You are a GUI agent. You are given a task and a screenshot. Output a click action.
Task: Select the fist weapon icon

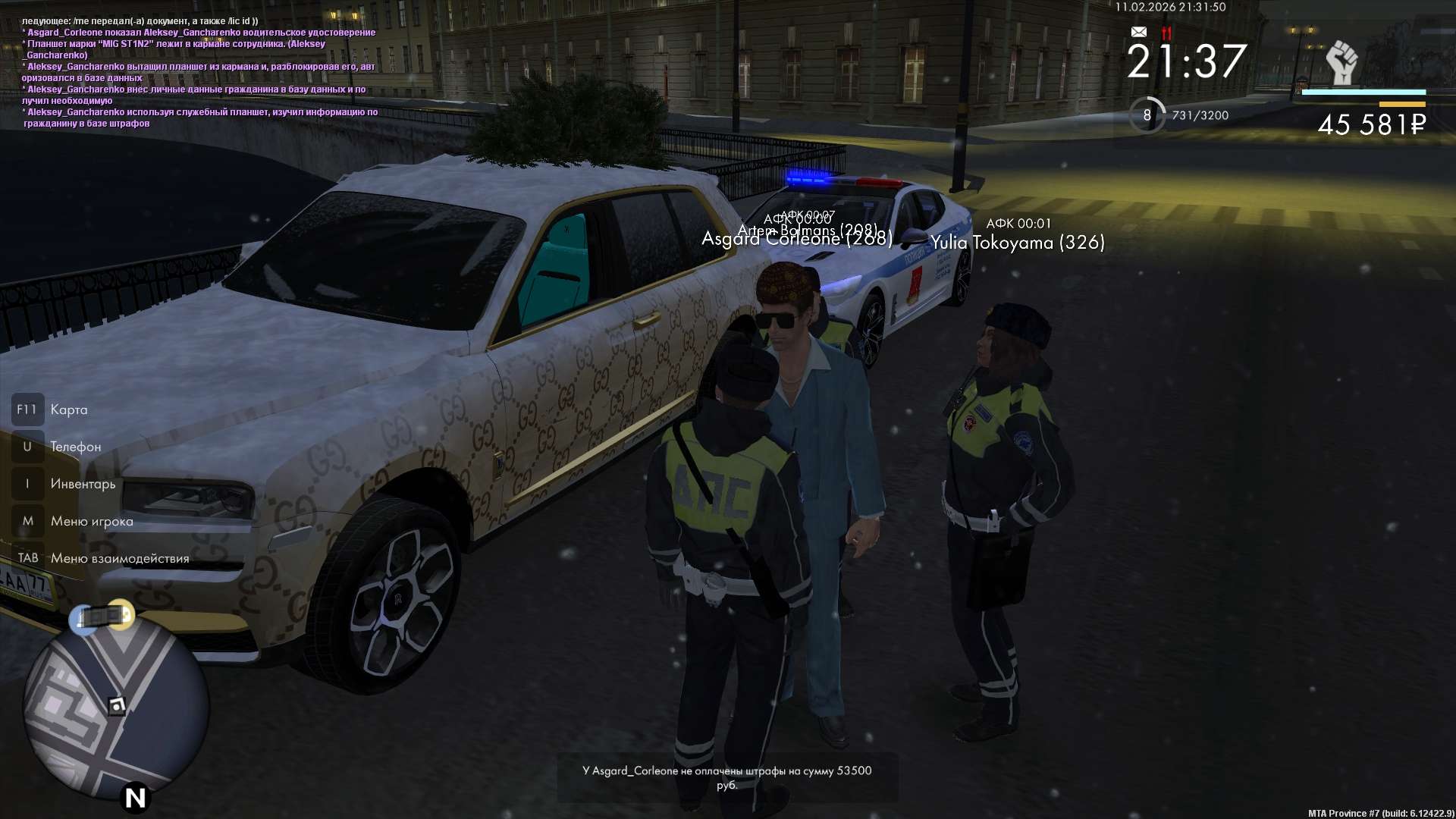tap(1341, 62)
